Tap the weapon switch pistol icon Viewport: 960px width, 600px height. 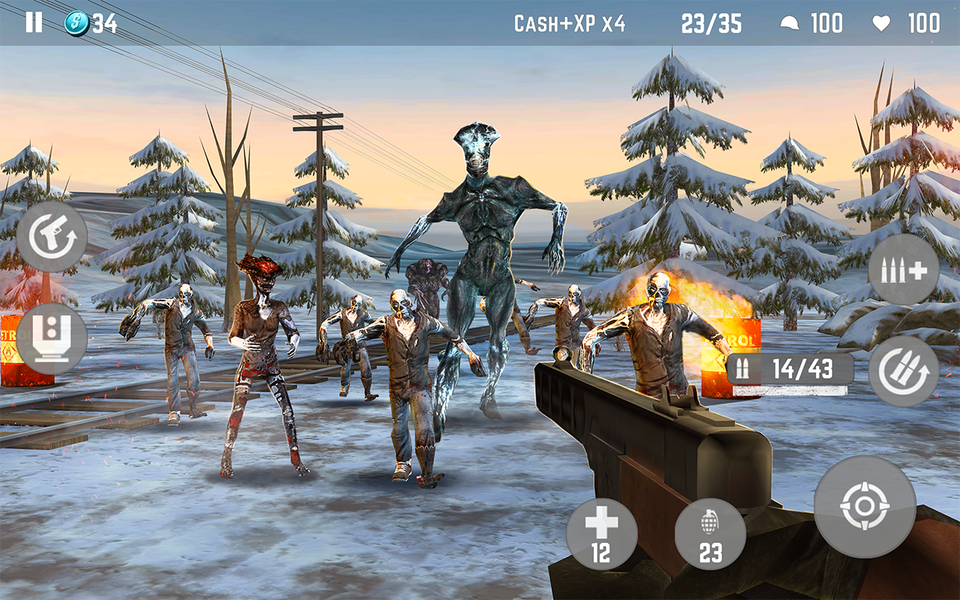point(52,237)
